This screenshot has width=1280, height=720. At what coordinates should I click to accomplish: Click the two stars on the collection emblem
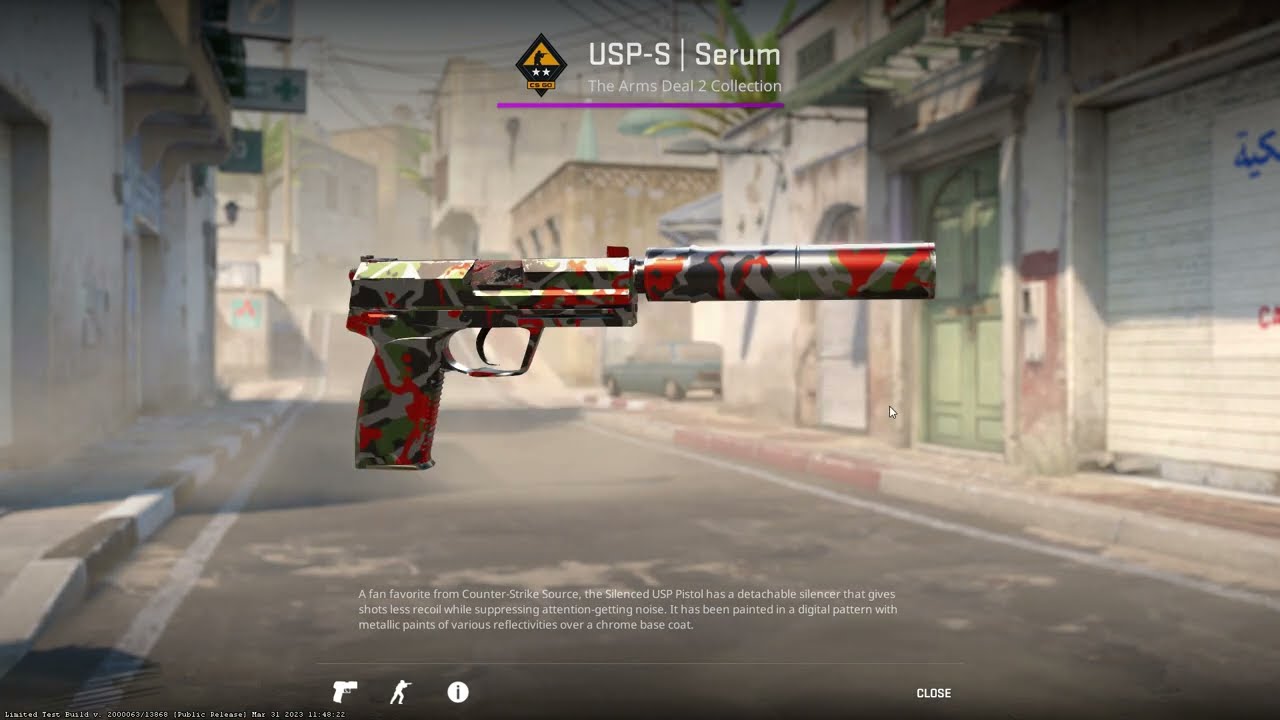tap(542, 71)
